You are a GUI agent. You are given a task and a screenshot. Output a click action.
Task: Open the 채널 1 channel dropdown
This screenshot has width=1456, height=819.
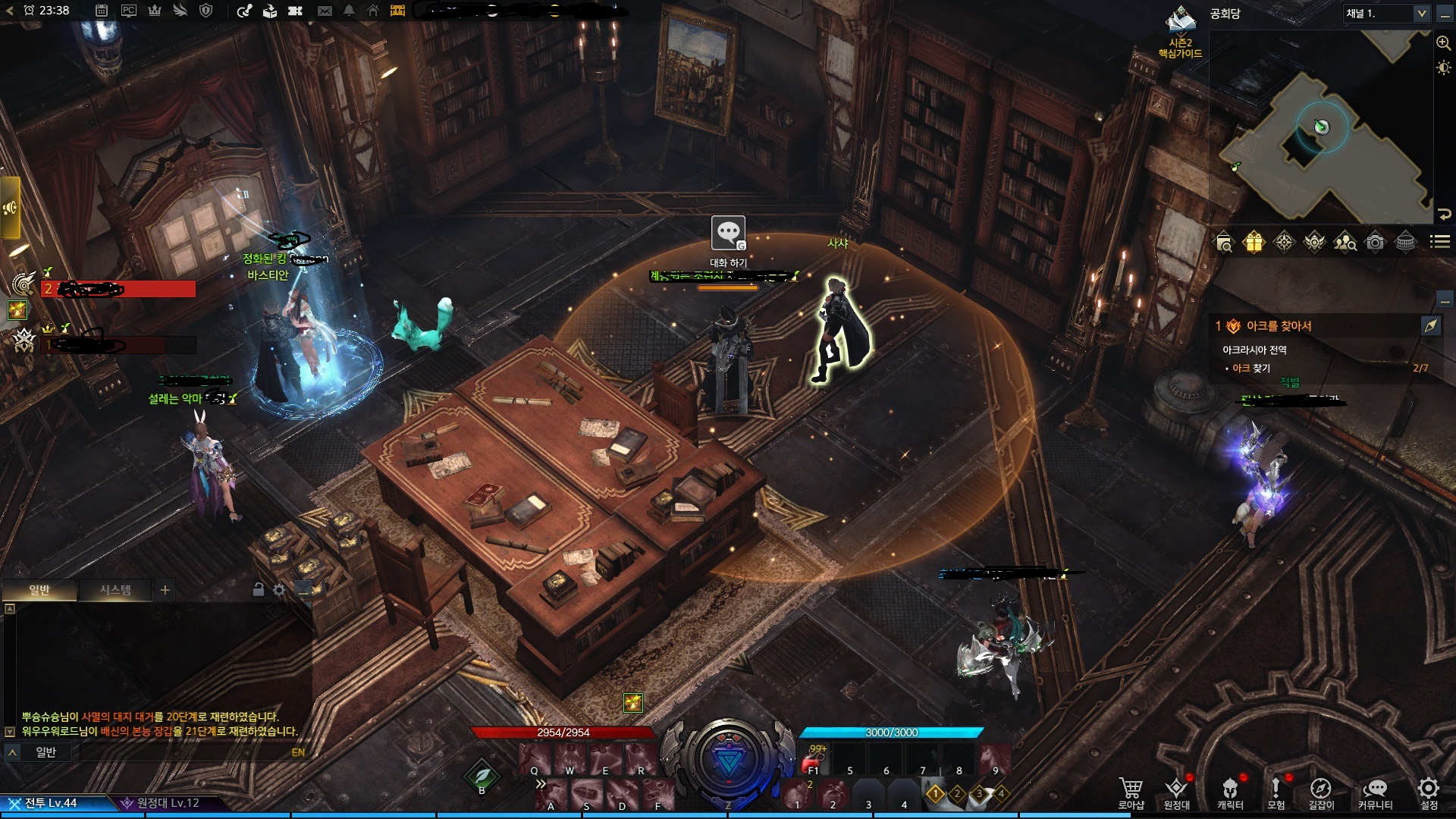click(1385, 14)
